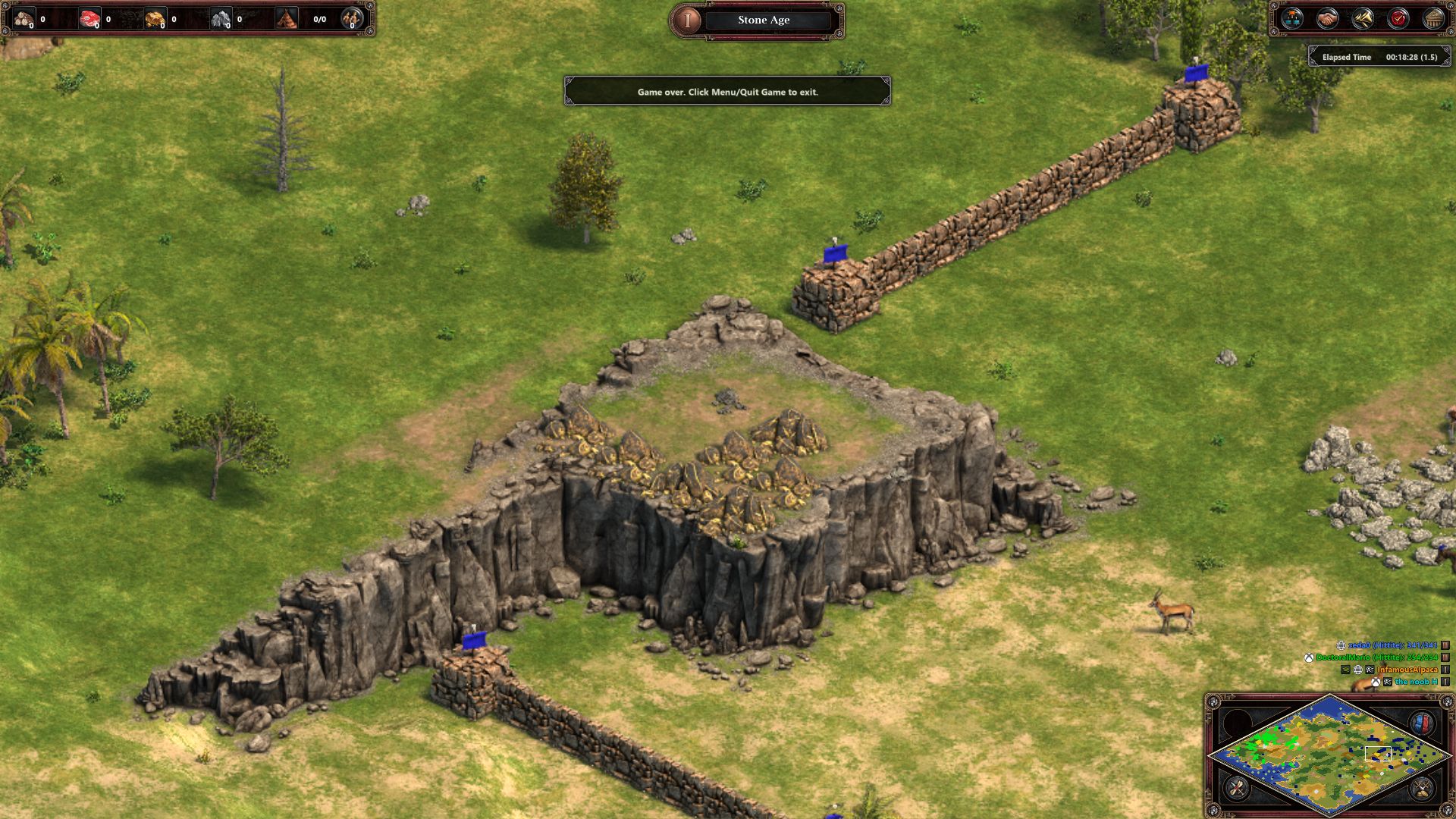Select the wood resource counter icon
The height and width of the screenshot is (819, 1456).
point(23,19)
